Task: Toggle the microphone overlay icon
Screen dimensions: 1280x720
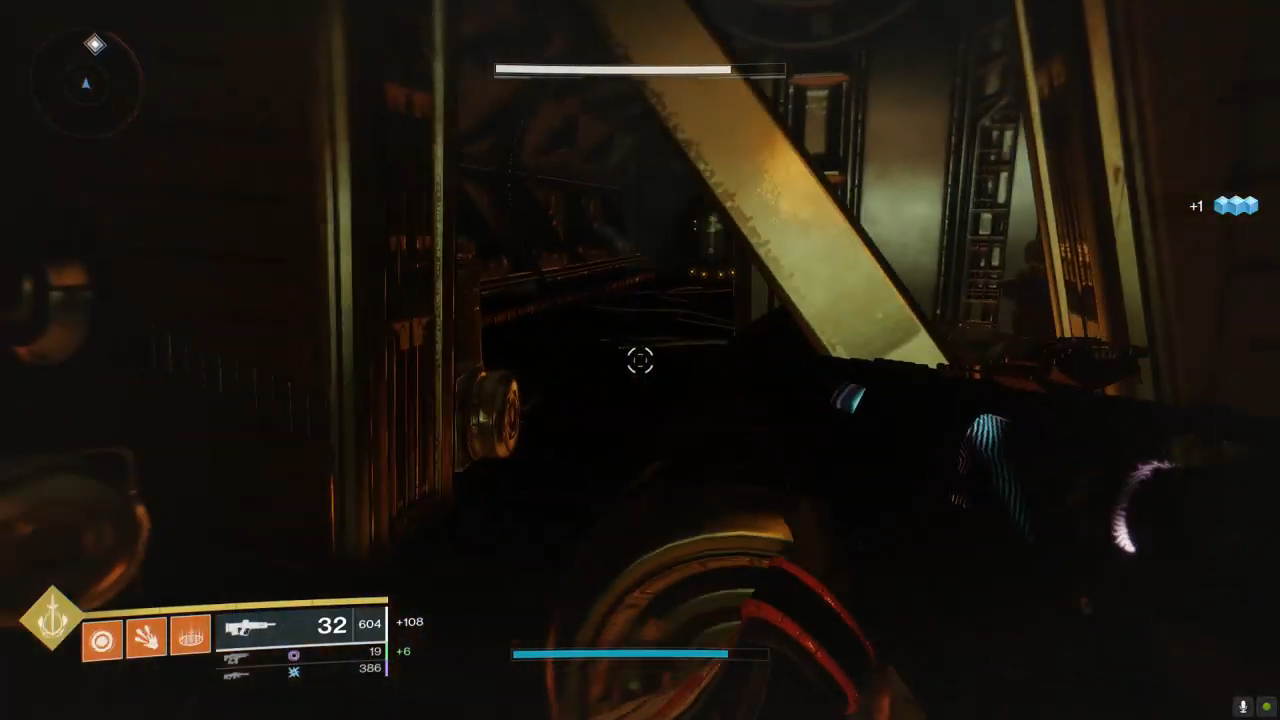Action: [1244, 706]
